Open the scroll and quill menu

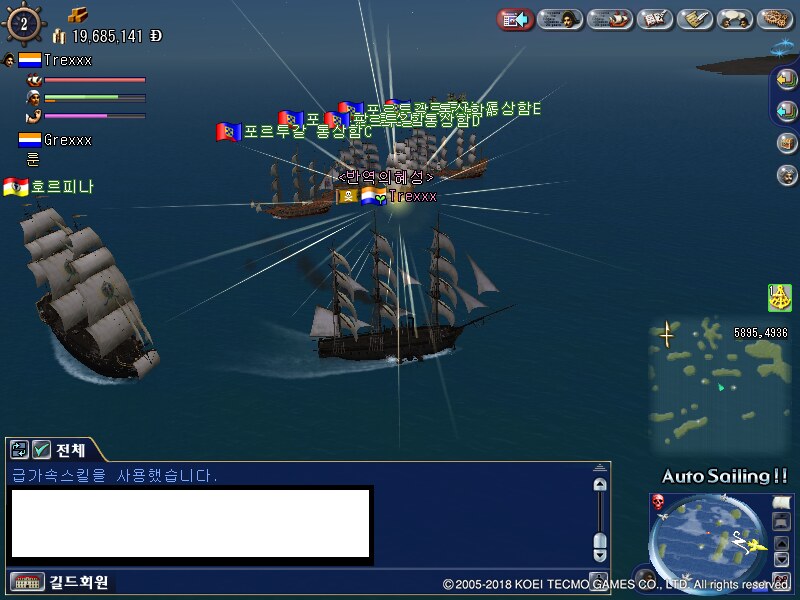tap(694, 19)
